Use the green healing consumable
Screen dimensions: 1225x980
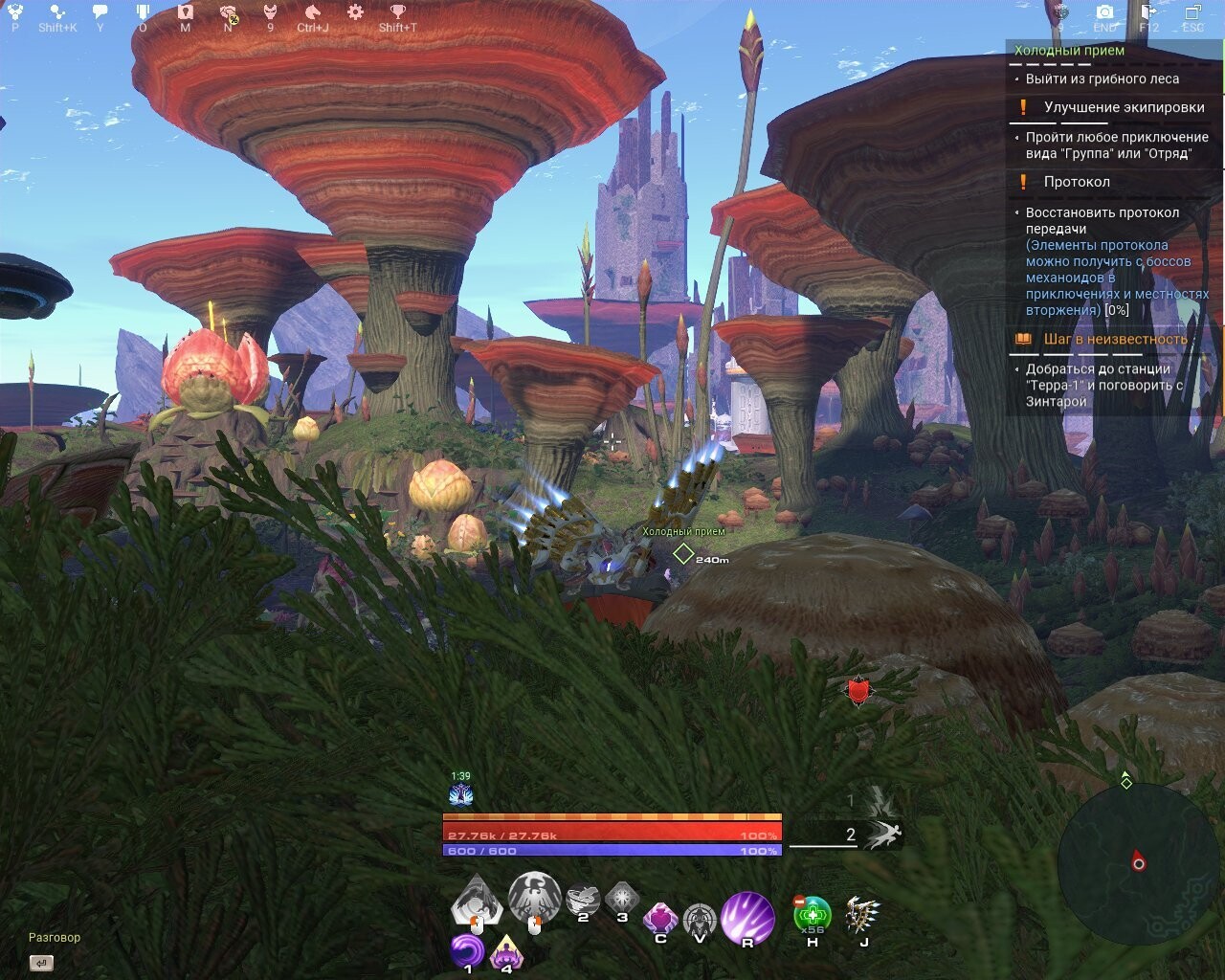tap(813, 916)
